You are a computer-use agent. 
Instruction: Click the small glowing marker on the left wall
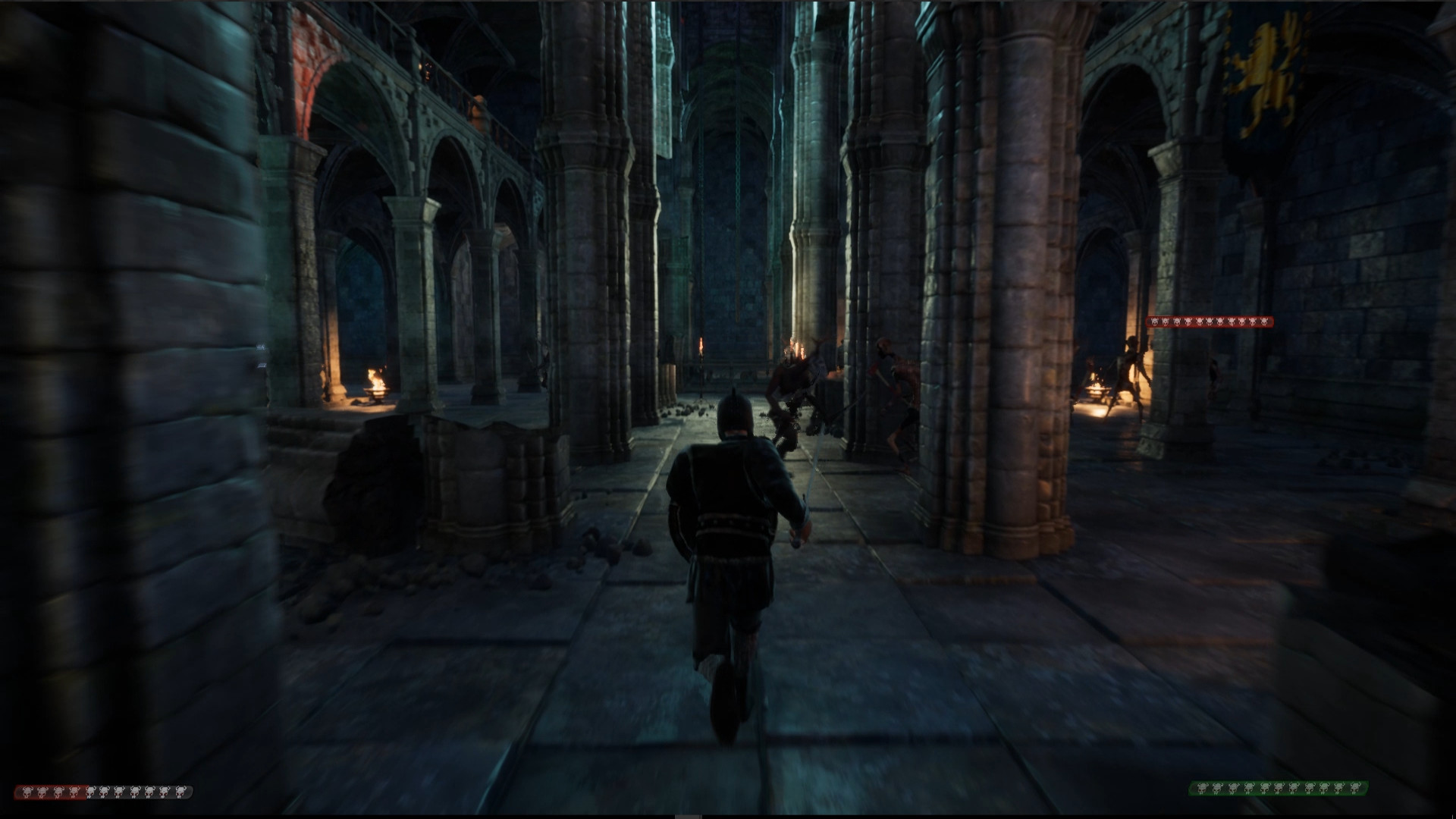(x=262, y=347)
